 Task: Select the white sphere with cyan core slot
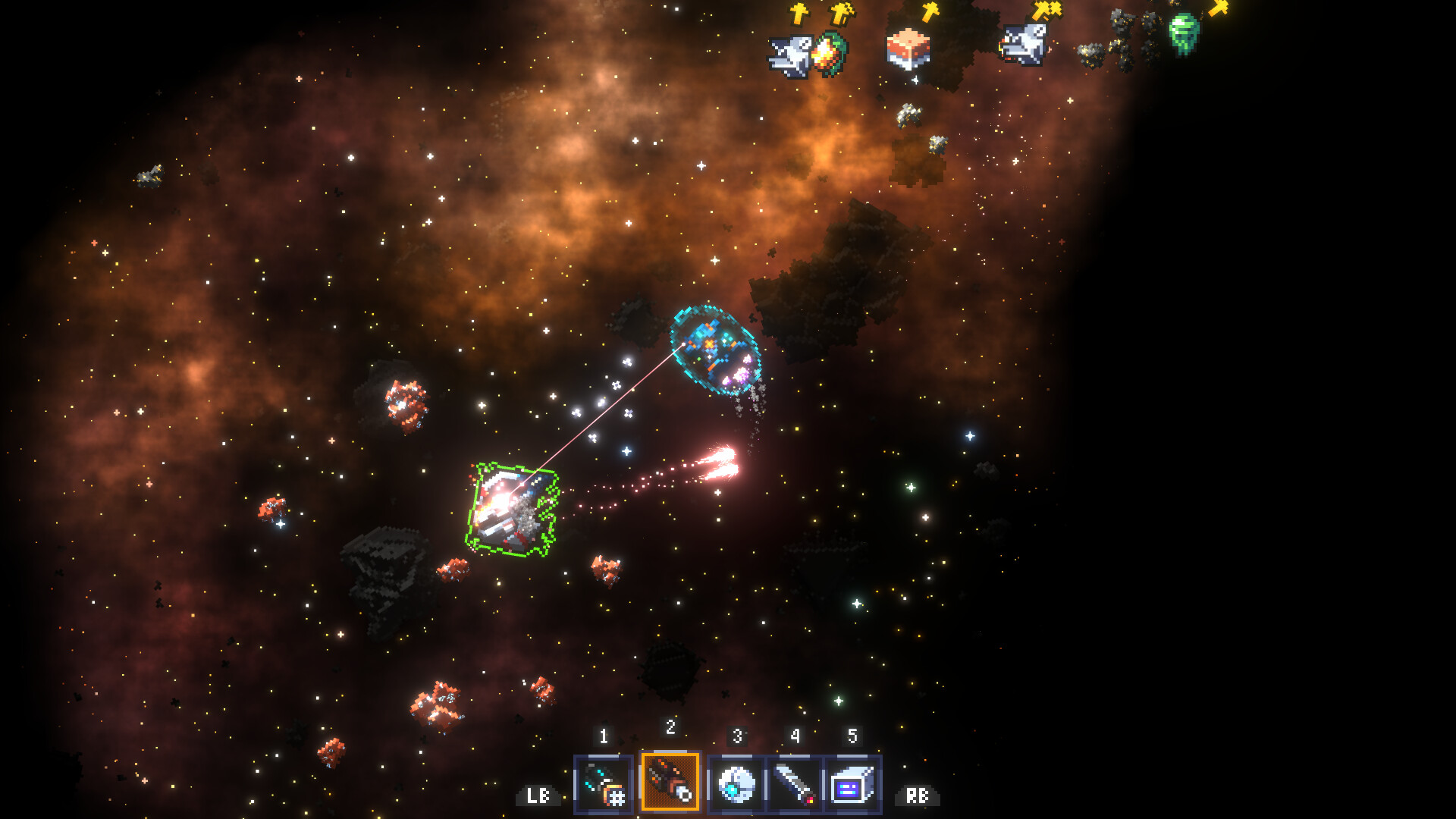[736, 785]
